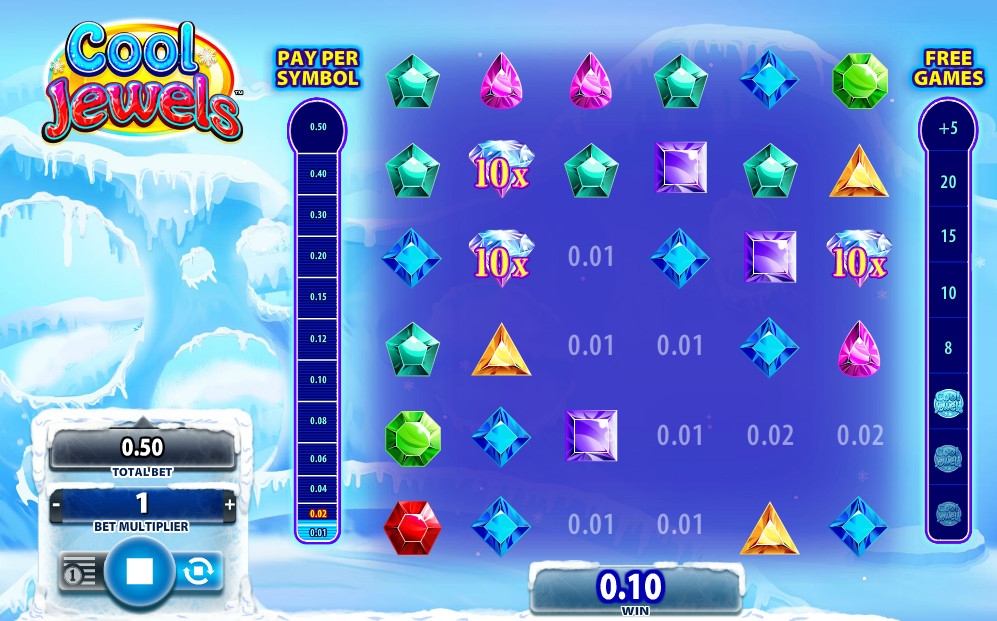
Task: Toggle the autoplay button
Action: click(198, 571)
